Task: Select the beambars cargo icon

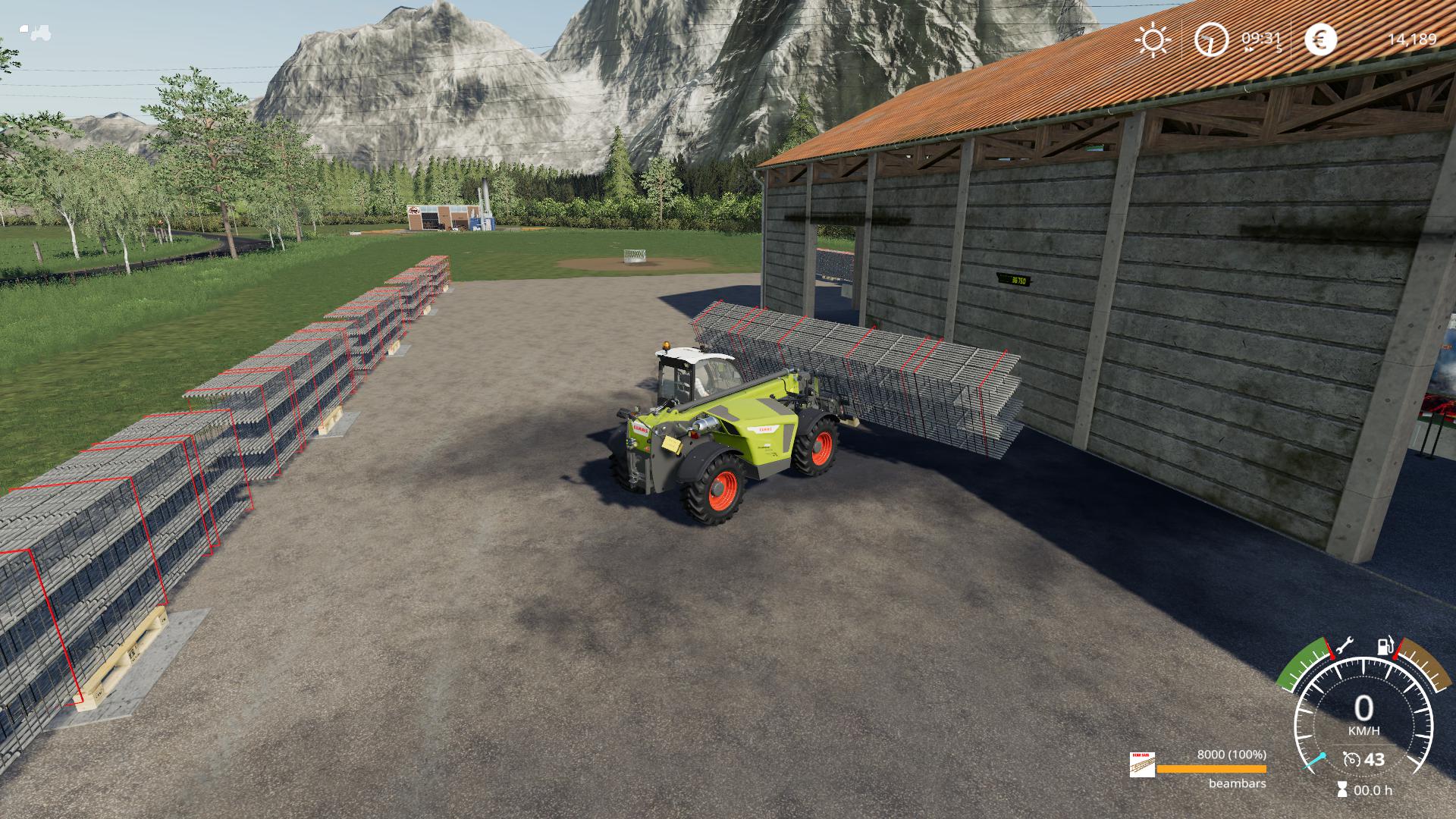Action: click(1142, 764)
